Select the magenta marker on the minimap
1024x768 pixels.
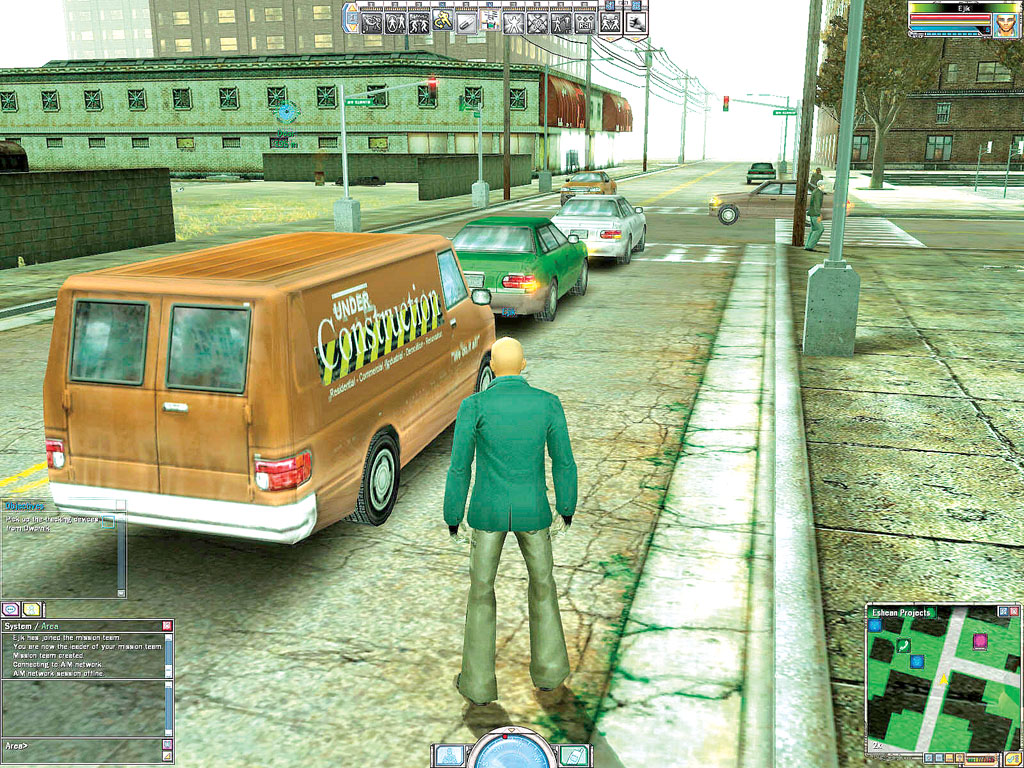[980, 641]
